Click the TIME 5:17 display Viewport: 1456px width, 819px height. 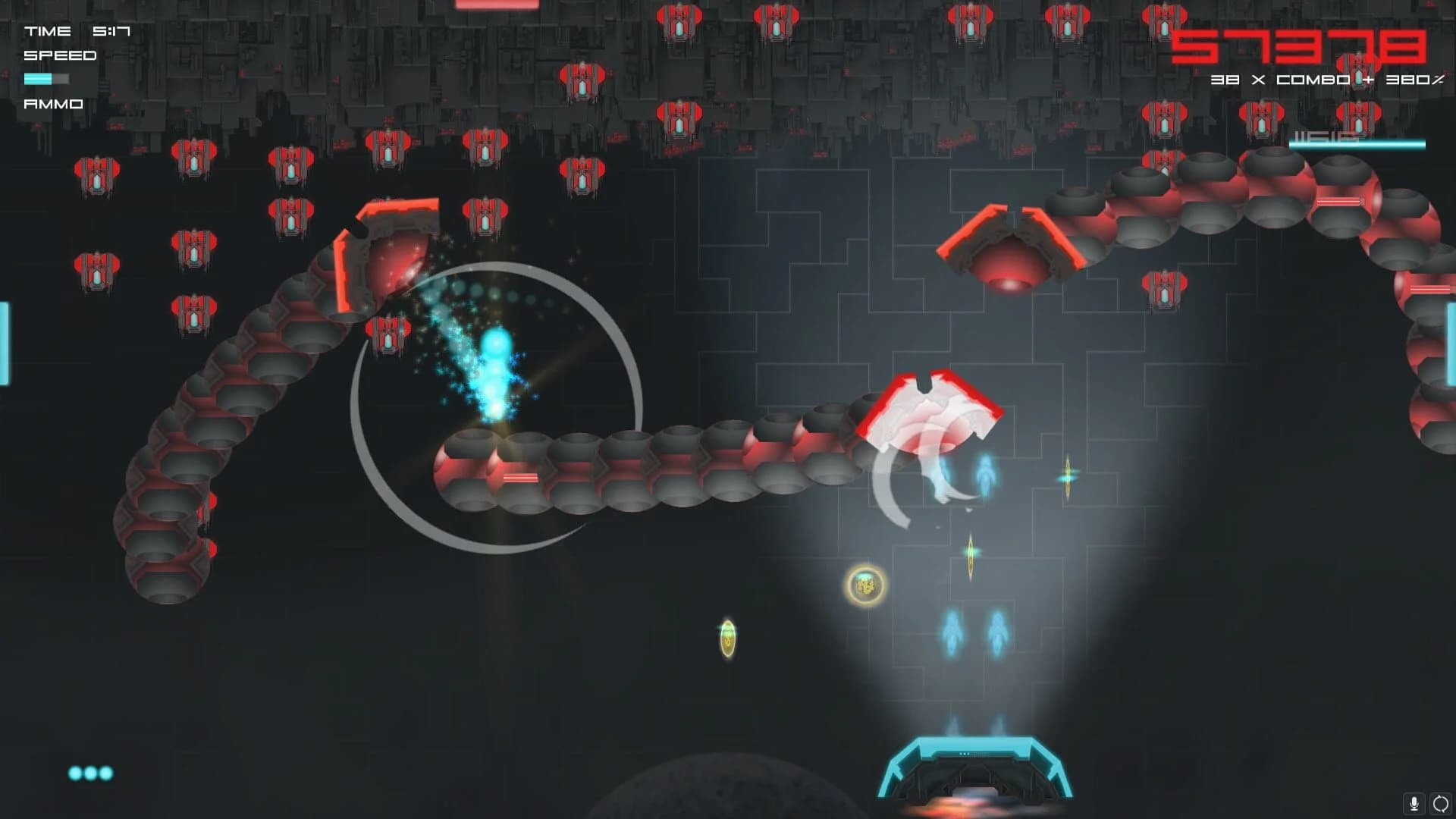click(78, 32)
